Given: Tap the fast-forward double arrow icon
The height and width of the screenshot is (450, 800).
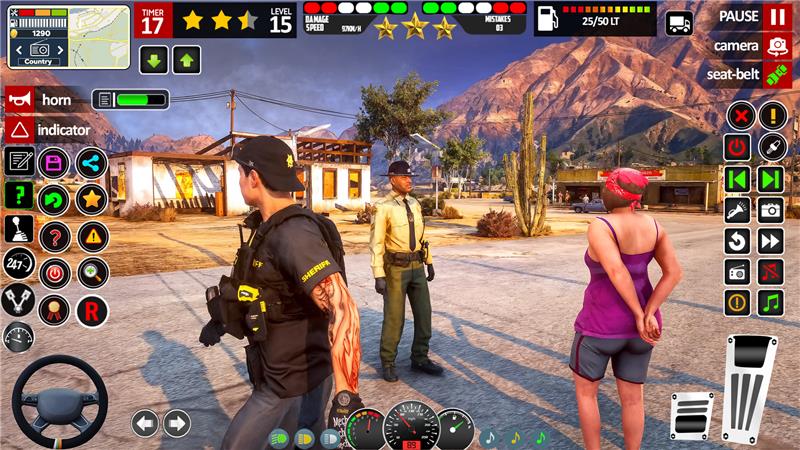Looking at the screenshot, I should click(x=770, y=241).
